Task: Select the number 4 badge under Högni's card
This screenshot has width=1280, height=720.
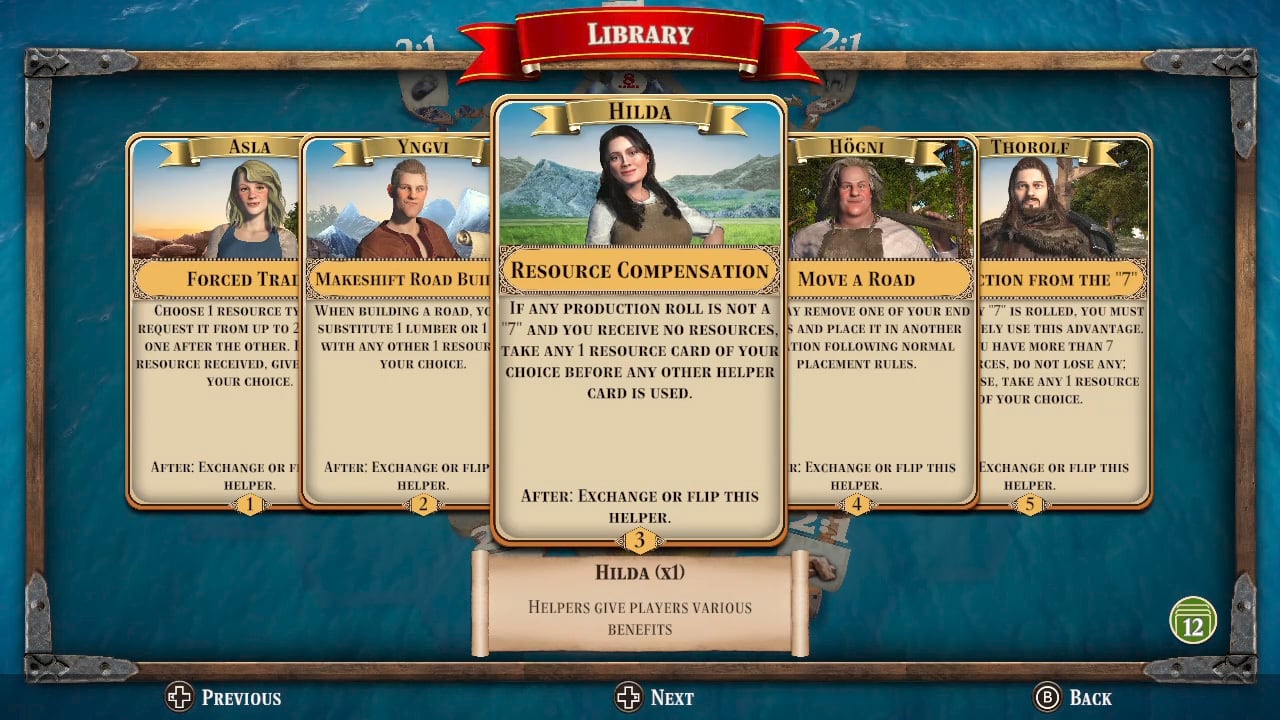Action: click(x=857, y=505)
